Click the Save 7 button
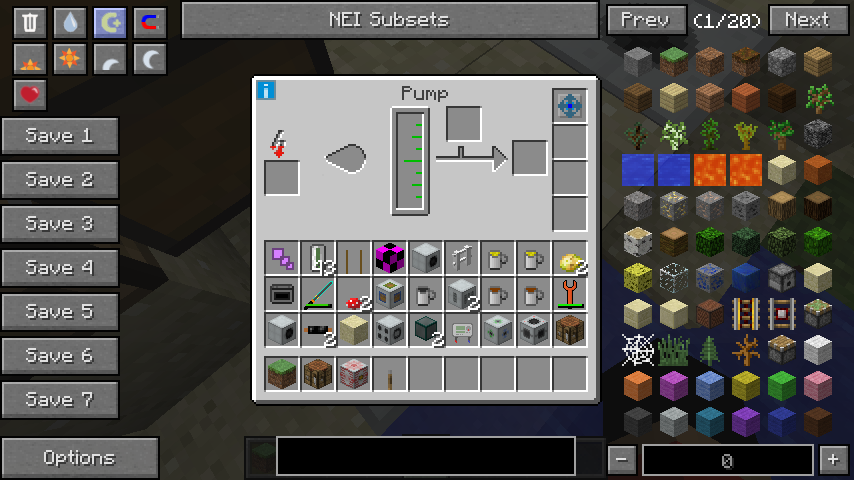The image size is (854, 480). coord(59,400)
